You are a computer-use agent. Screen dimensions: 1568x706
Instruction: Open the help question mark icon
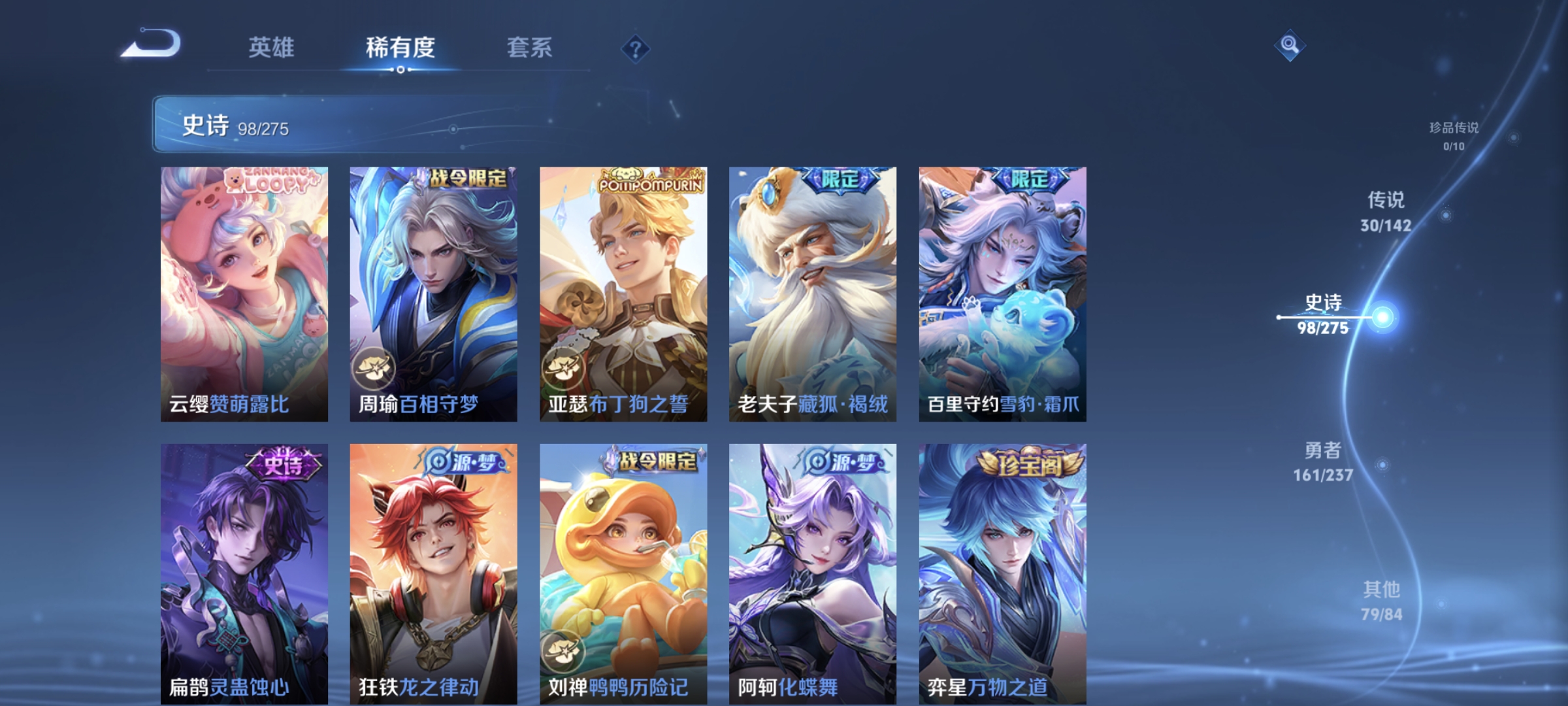click(634, 49)
